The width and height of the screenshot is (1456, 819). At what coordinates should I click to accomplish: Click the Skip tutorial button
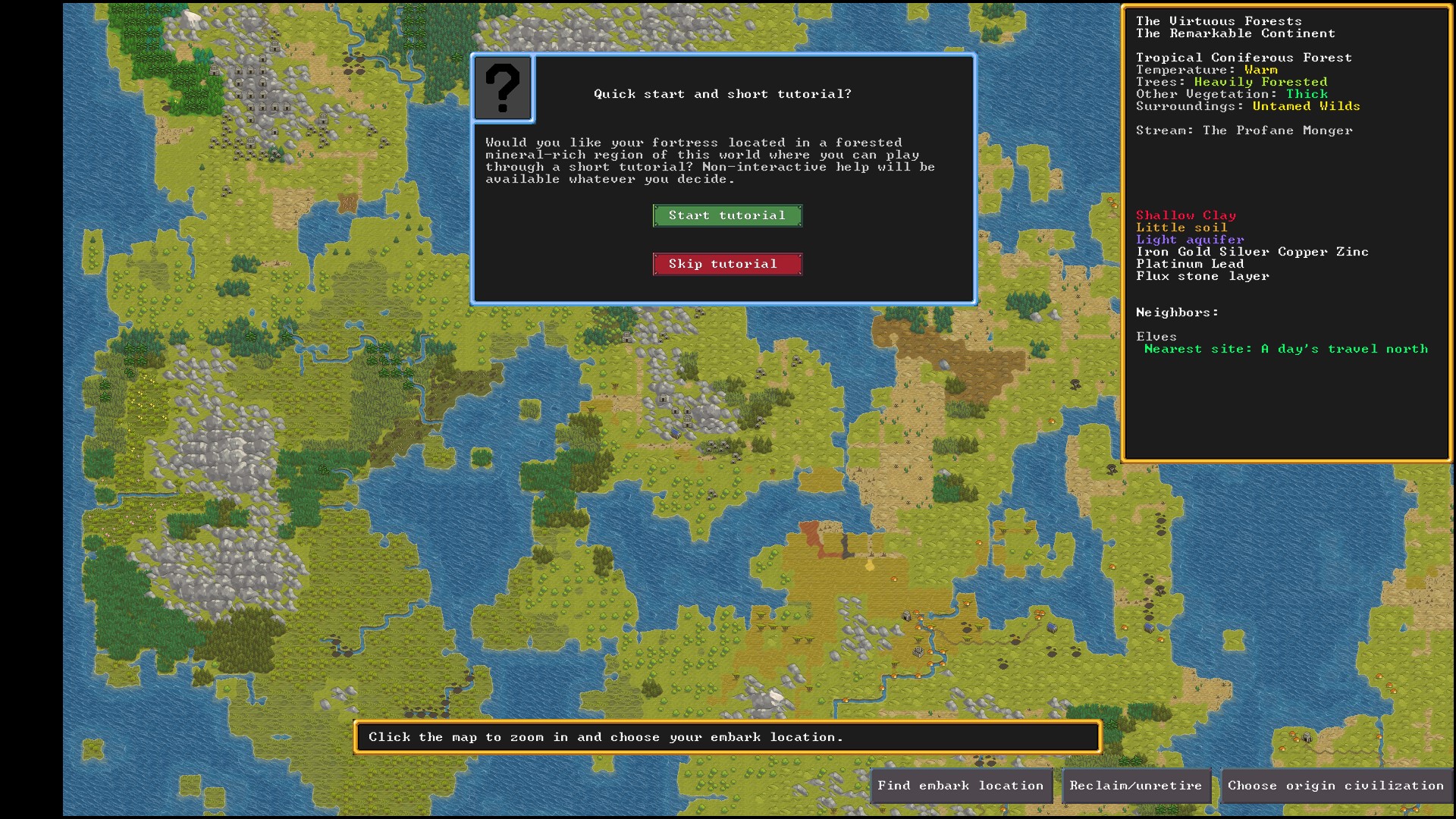pos(726,264)
